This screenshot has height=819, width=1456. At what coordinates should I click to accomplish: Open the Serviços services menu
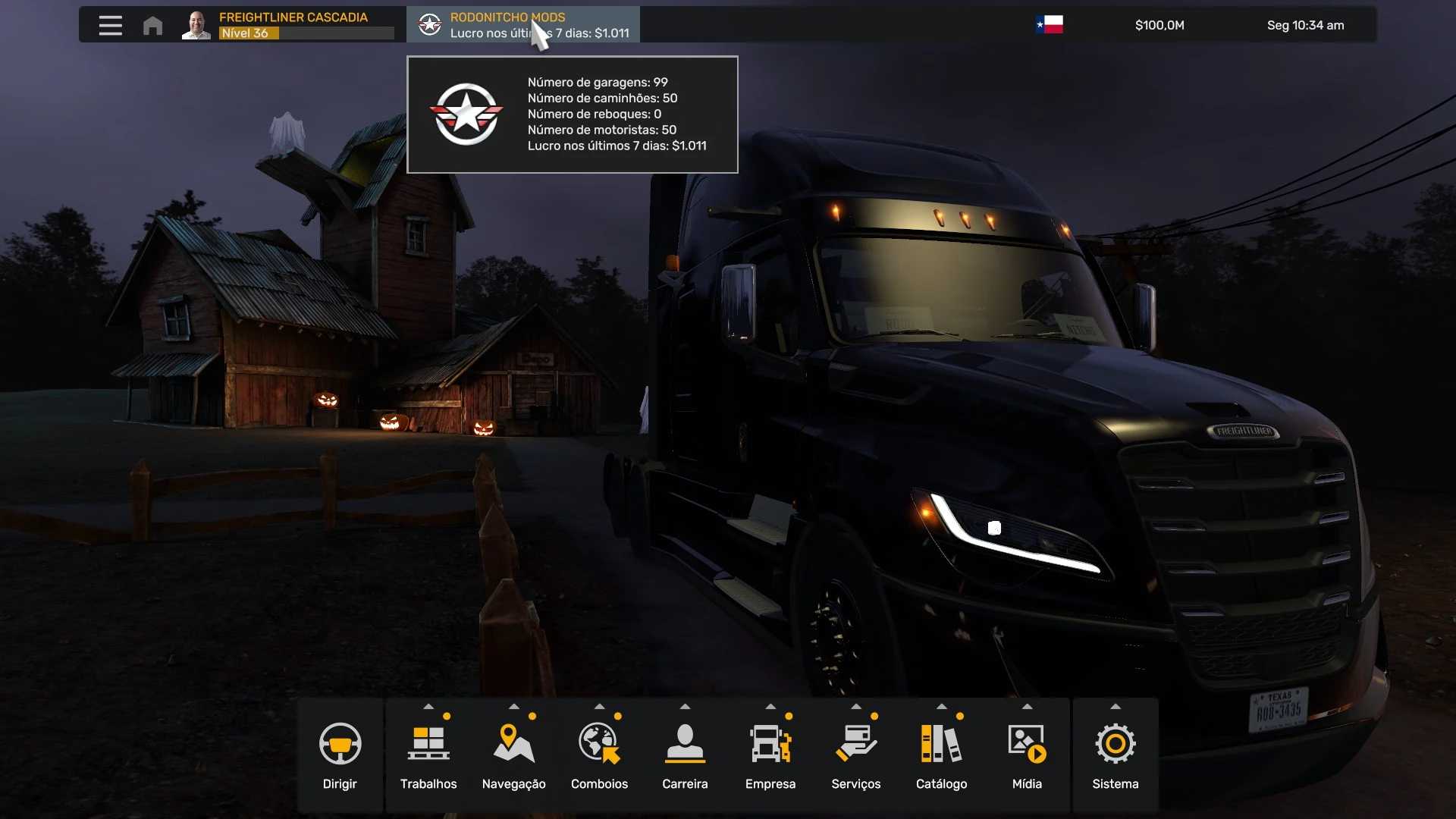tap(855, 755)
